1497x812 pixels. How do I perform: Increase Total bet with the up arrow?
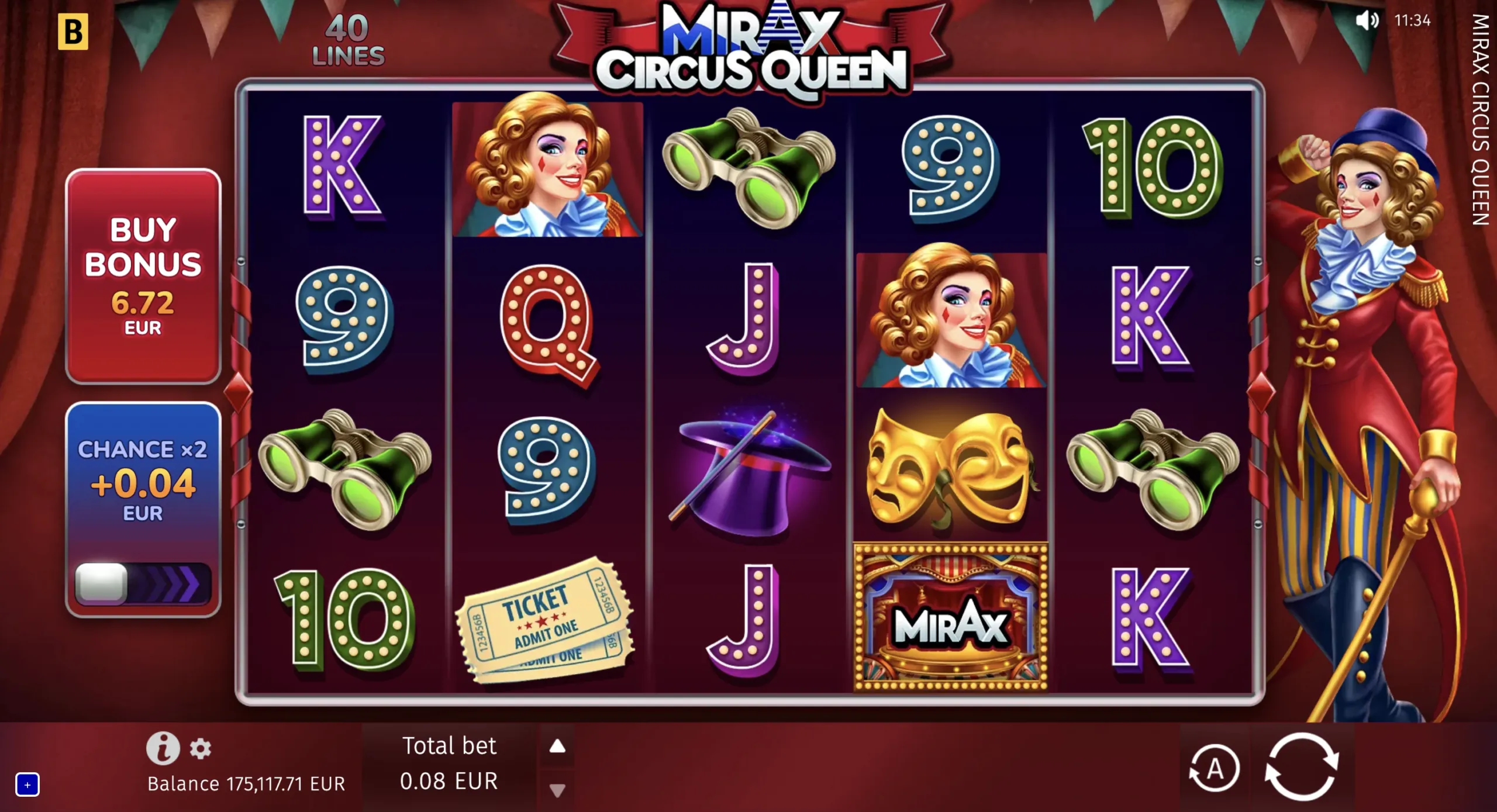point(557,746)
